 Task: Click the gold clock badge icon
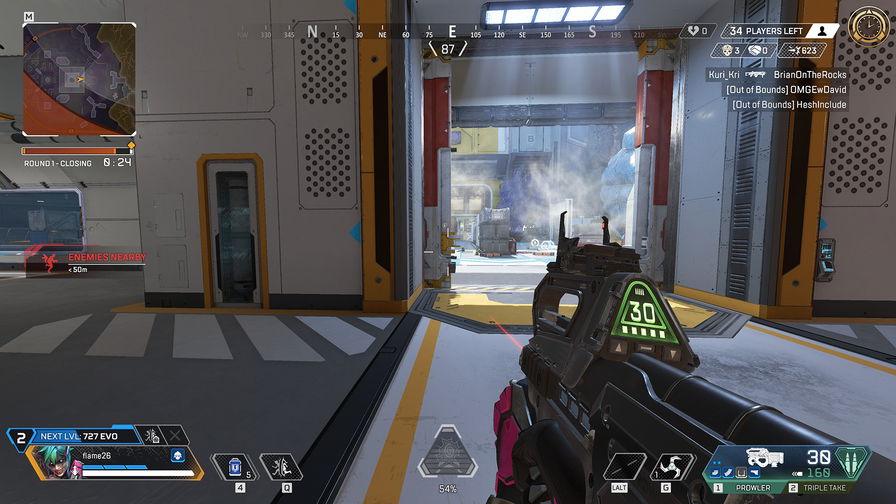tap(865, 26)
